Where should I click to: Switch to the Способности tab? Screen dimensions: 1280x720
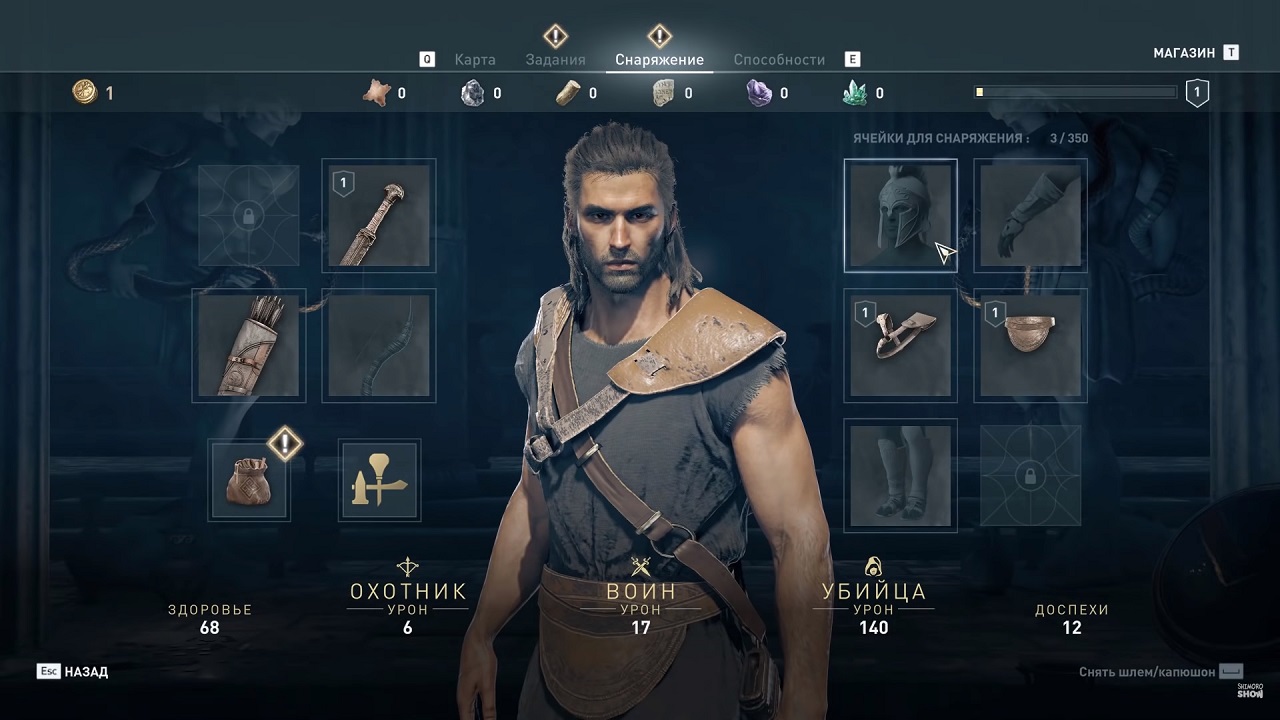(779, 59)
